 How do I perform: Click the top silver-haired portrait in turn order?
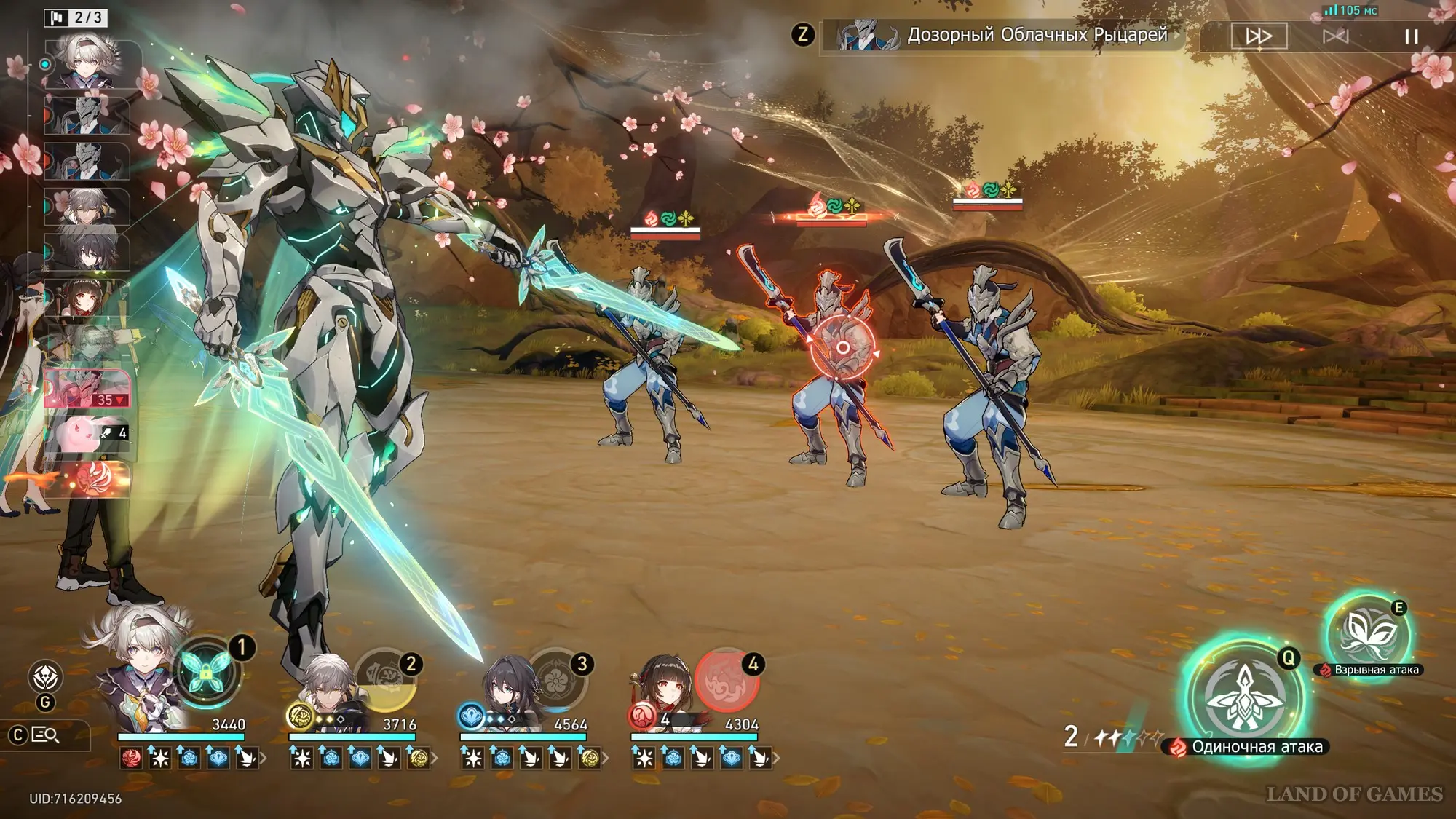coord(87,64)
